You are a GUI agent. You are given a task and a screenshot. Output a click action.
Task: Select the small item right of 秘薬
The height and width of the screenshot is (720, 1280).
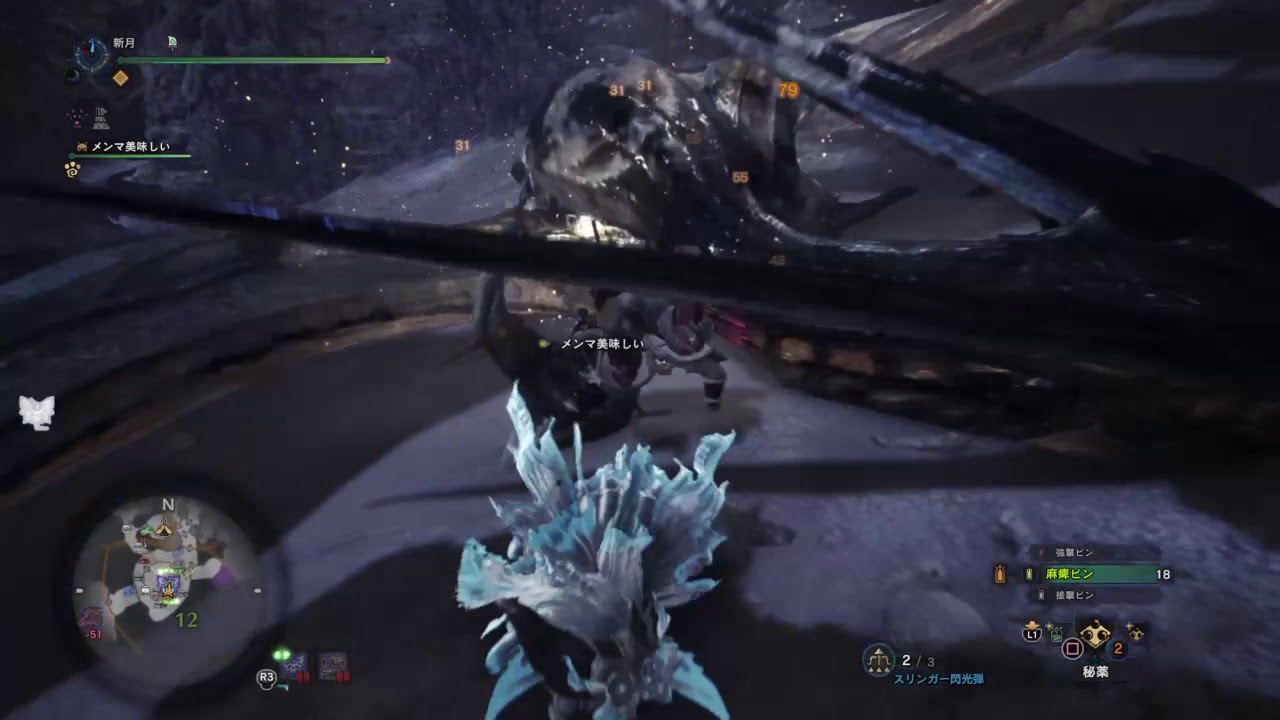tap(1136, 631)
